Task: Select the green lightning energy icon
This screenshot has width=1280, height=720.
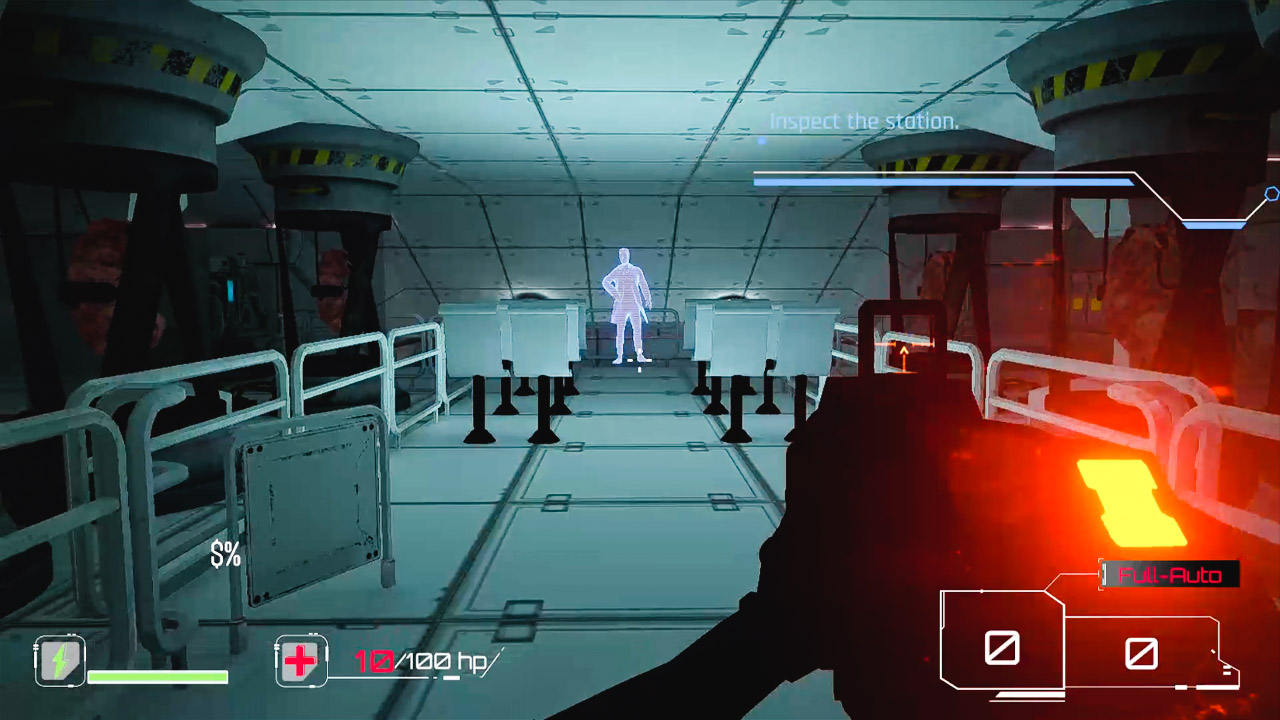Action: tap(58, 660)
